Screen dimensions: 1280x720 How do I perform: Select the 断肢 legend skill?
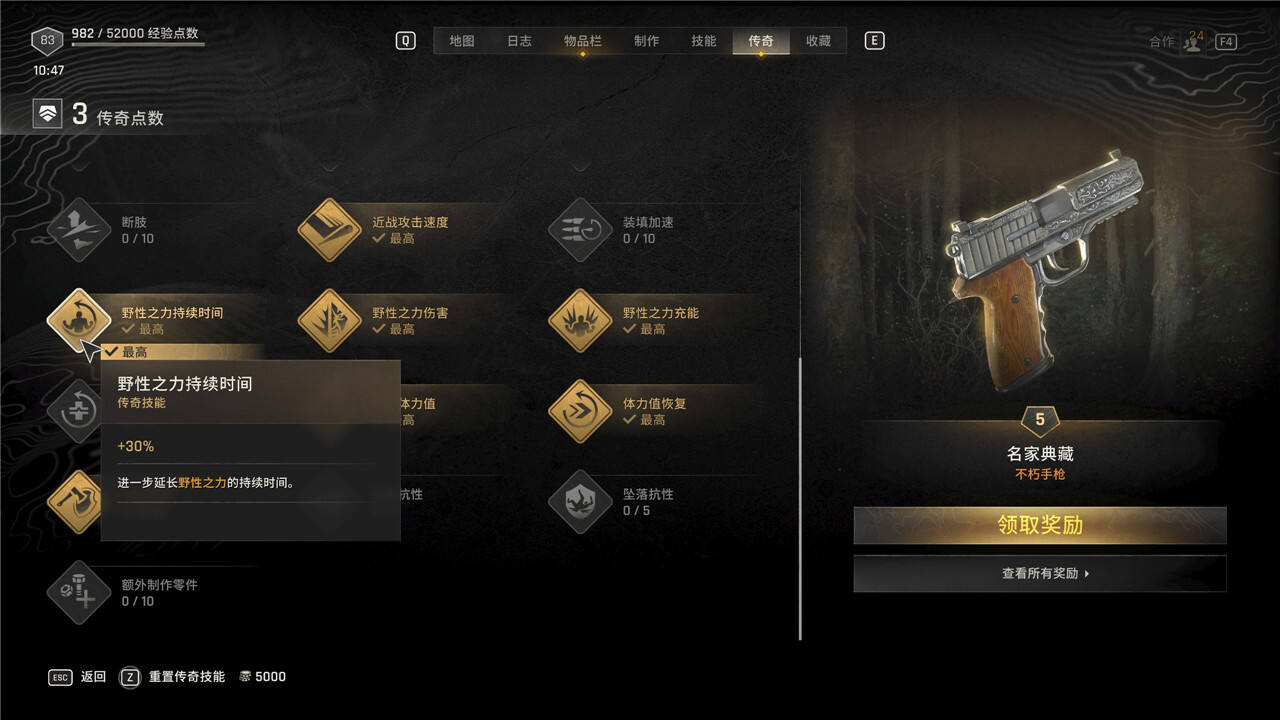click(x=79, y=230)
